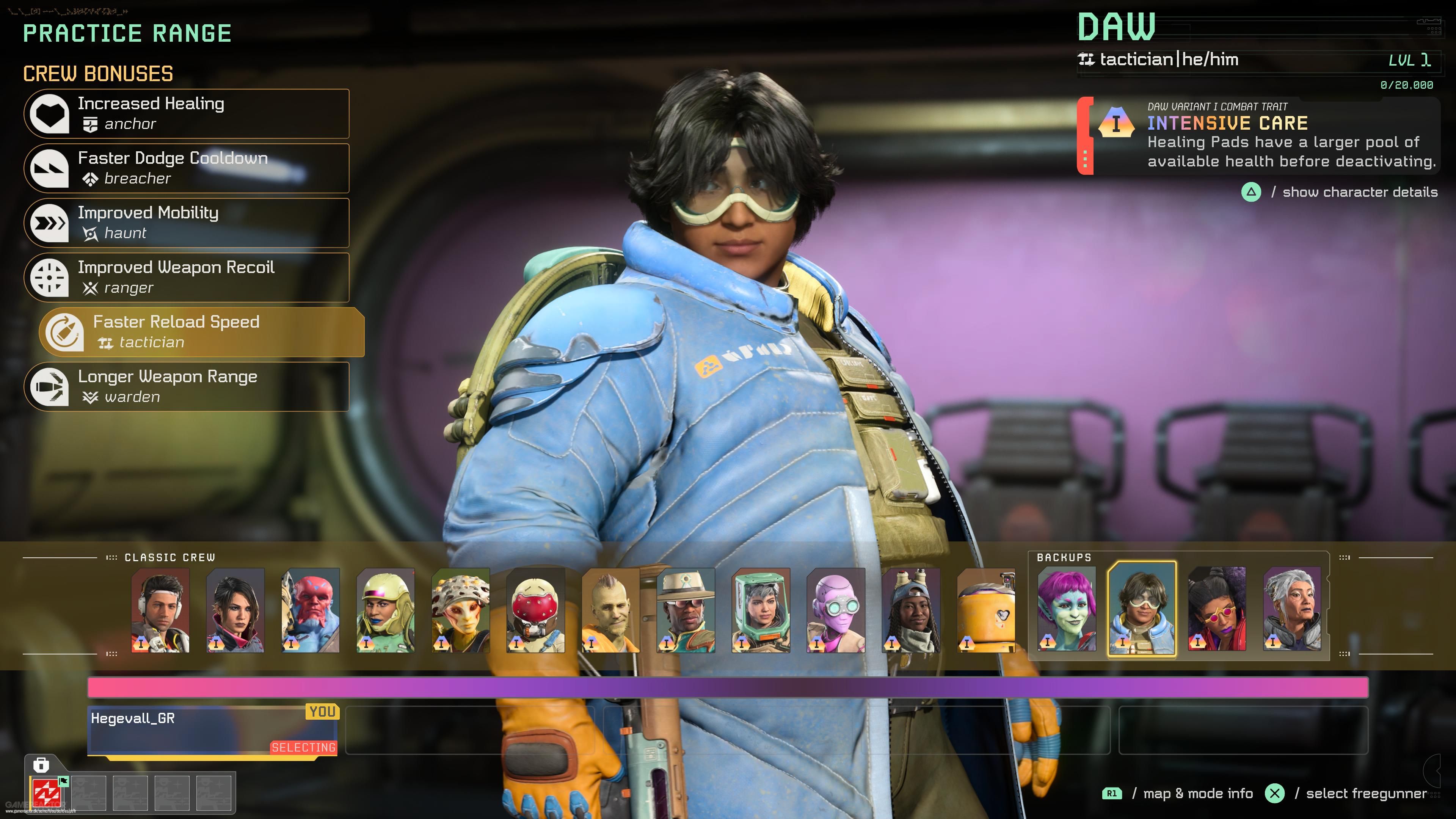Choose the man with wide-brim hat portrait
This screenshot has width=1456, height=819.
686,610
